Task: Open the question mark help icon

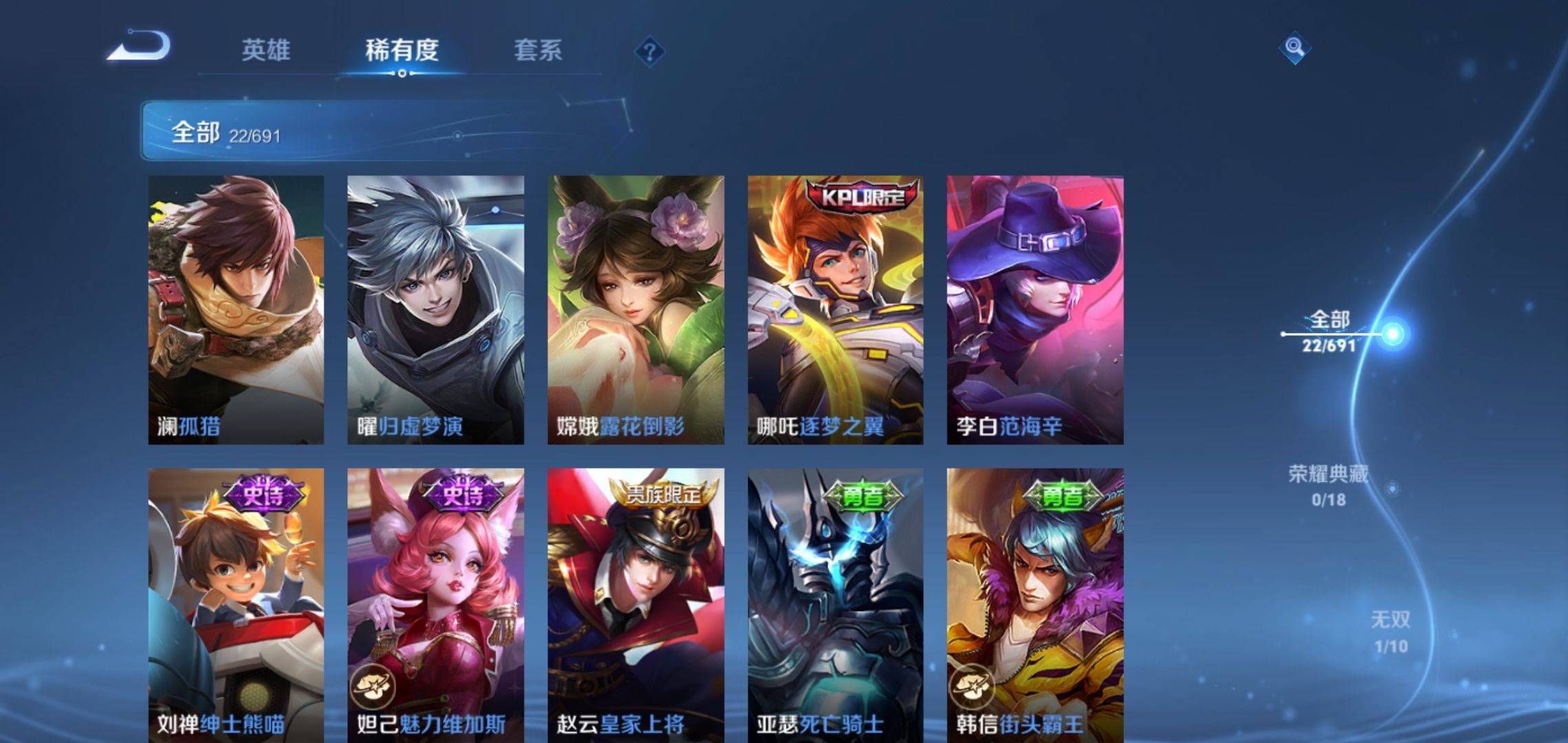Action: 649,52
